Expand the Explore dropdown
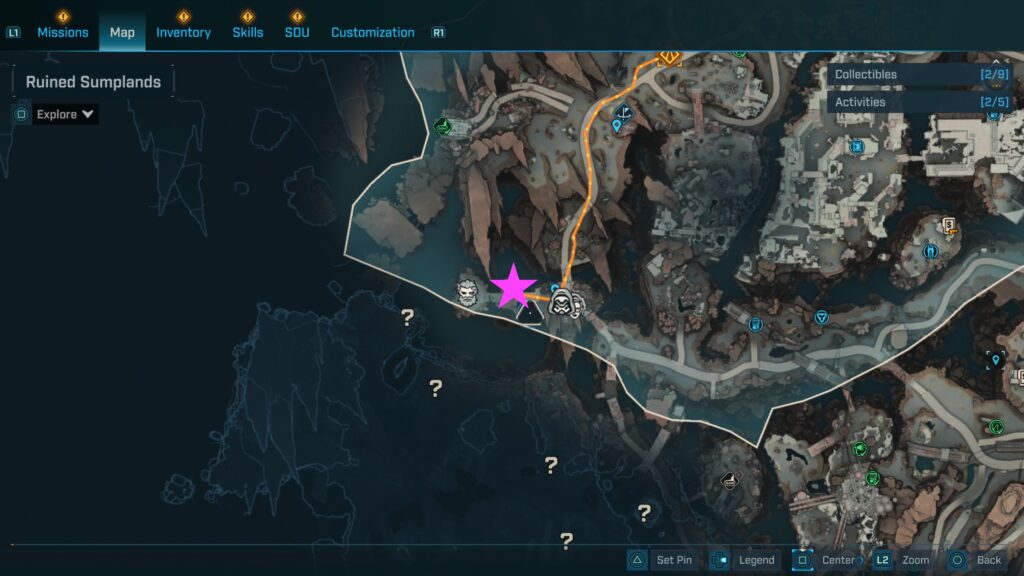Screen dimensions: 1024x576 [x=65, y=114]
